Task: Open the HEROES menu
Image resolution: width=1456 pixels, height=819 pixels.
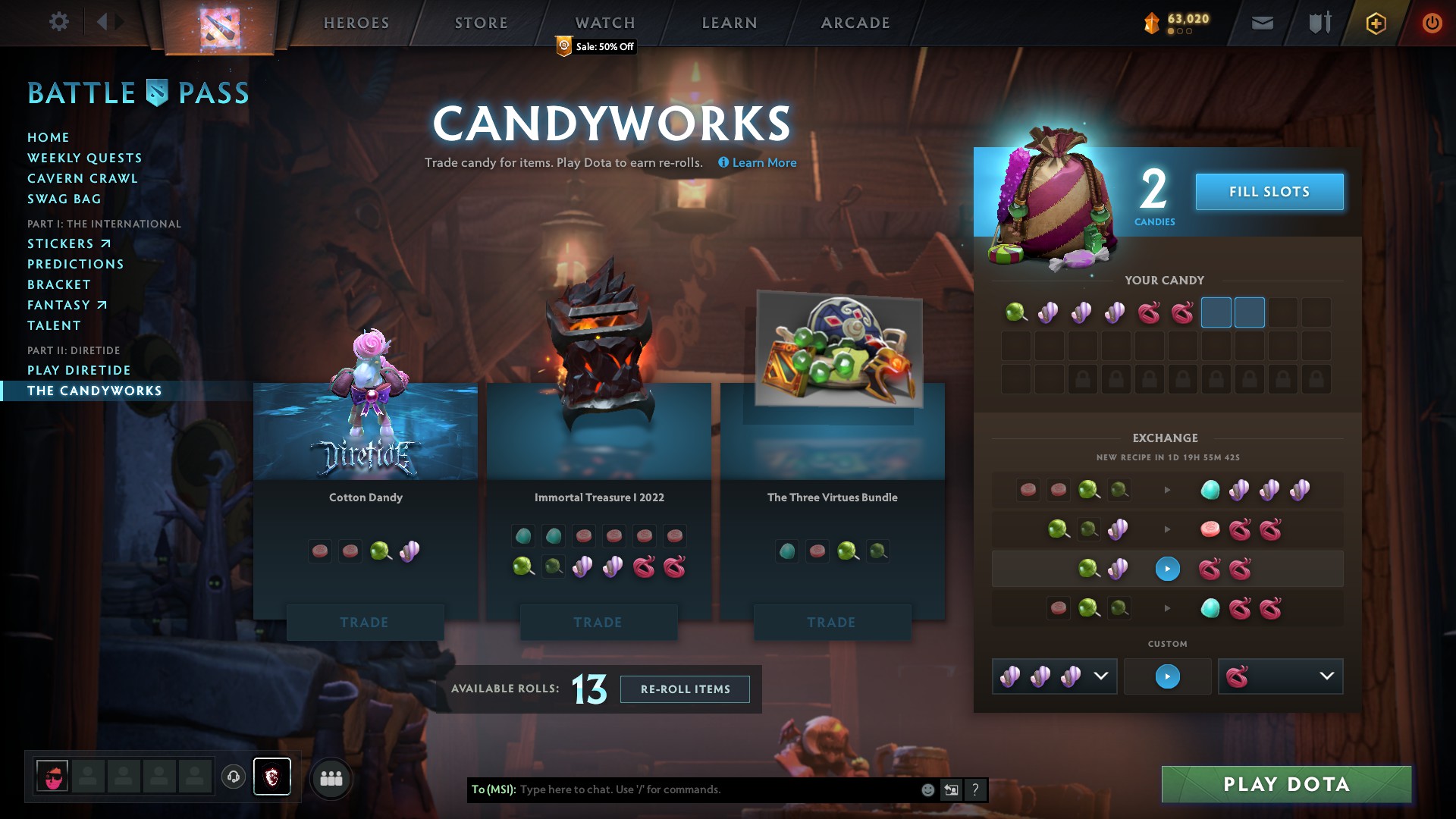Action: pos(355,22)
